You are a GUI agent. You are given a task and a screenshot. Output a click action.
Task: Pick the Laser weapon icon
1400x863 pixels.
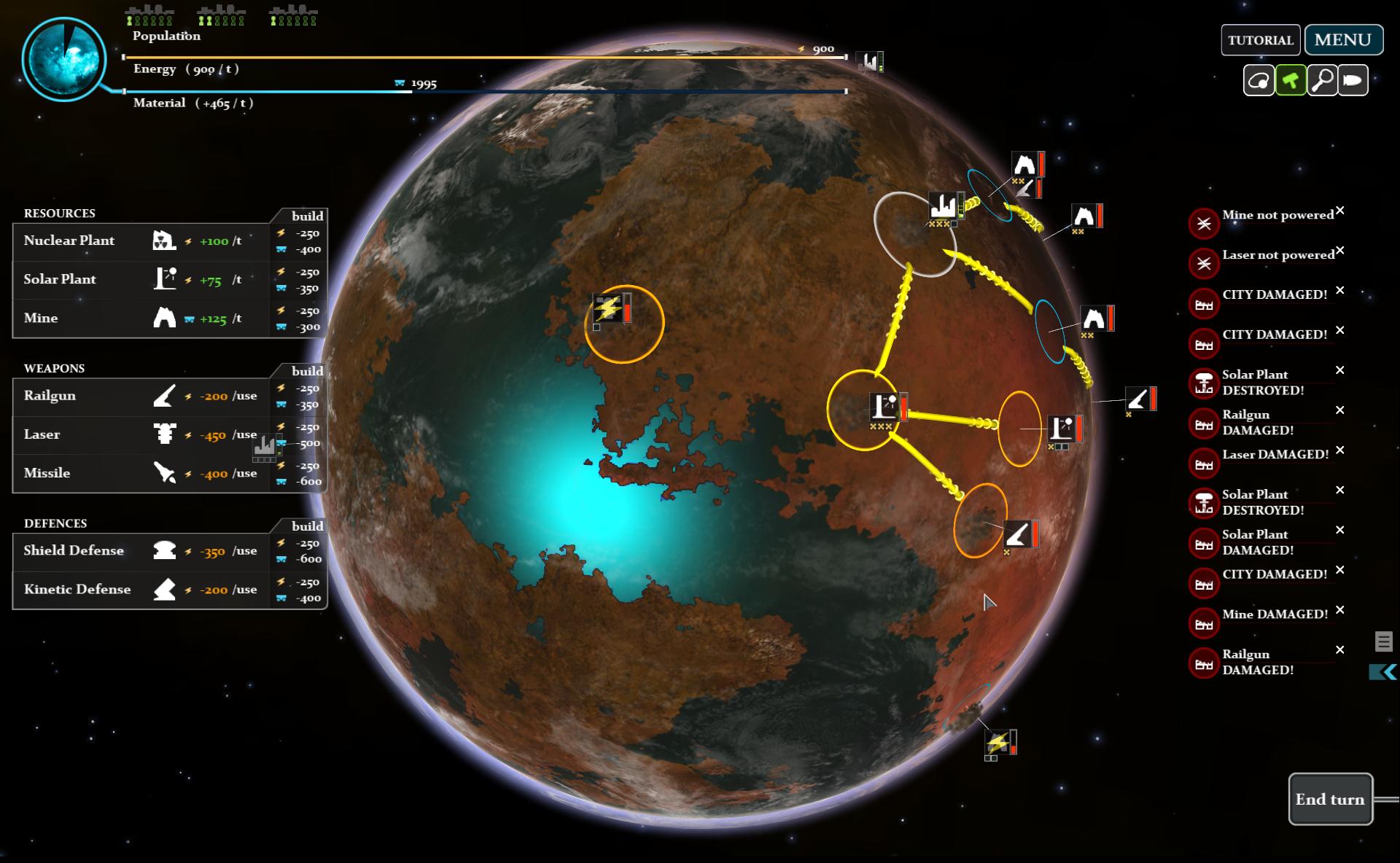coord(166,434)
